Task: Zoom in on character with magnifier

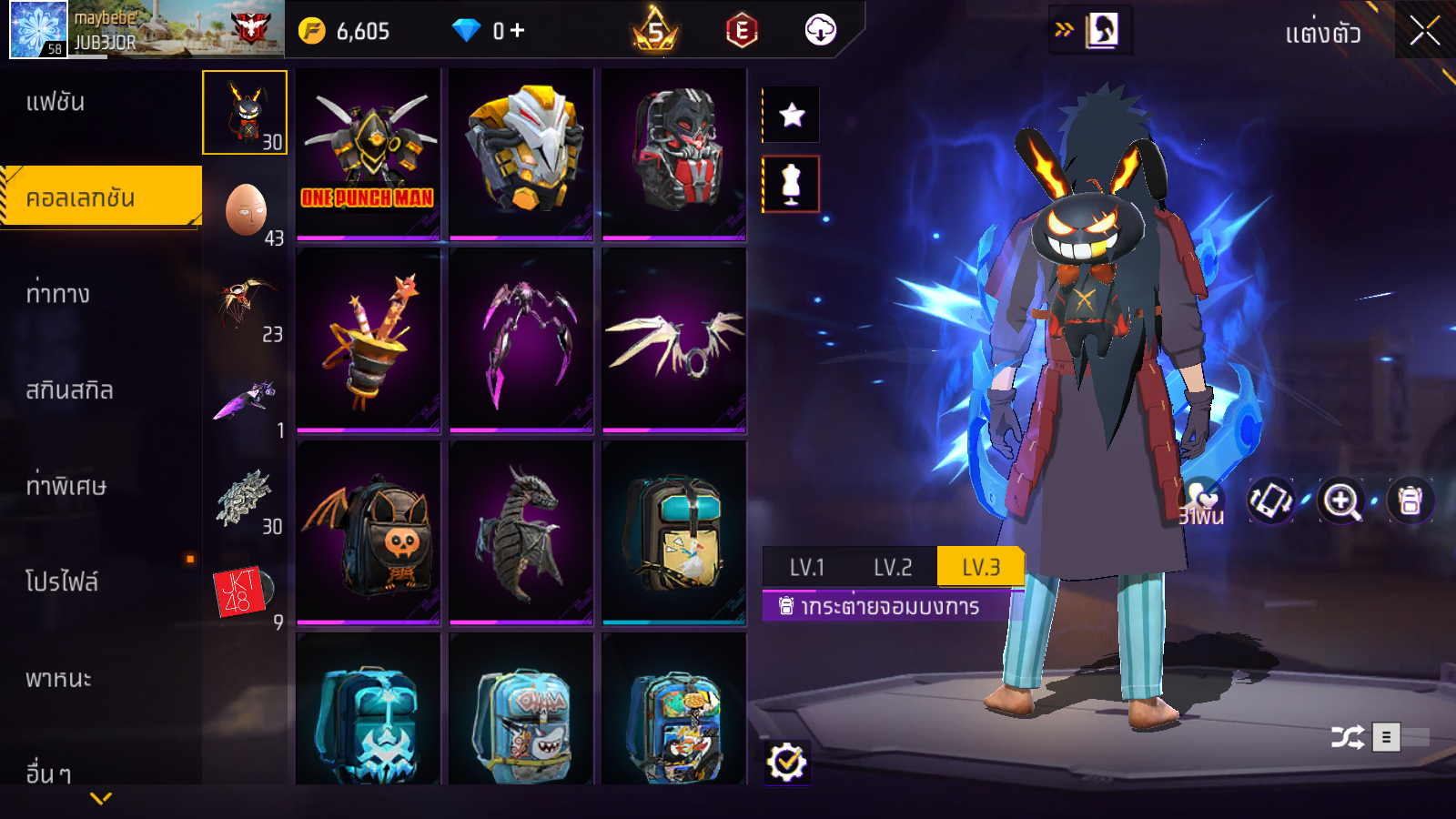Action: pyautogui.click(x=1341, y=500)
